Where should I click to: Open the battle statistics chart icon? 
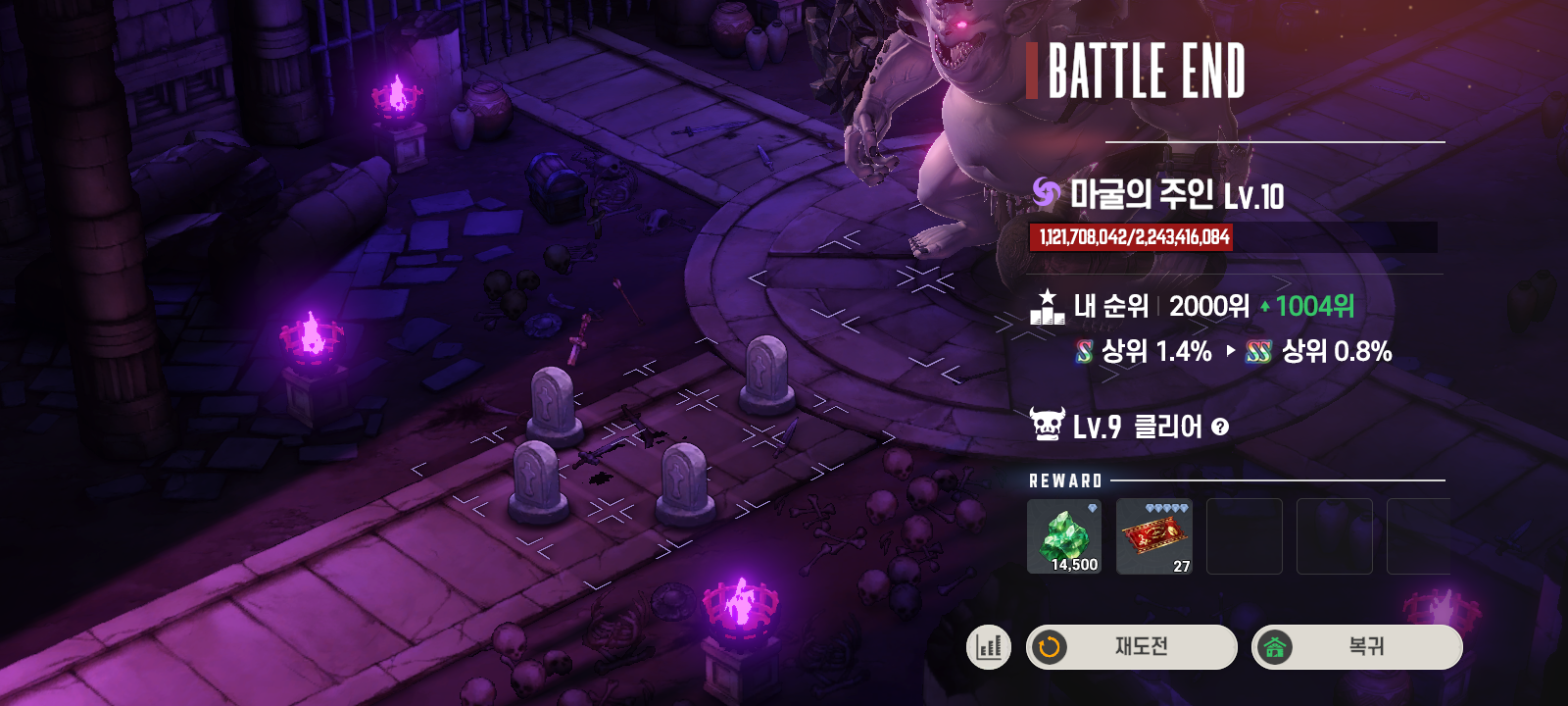[x=988, y=647]
